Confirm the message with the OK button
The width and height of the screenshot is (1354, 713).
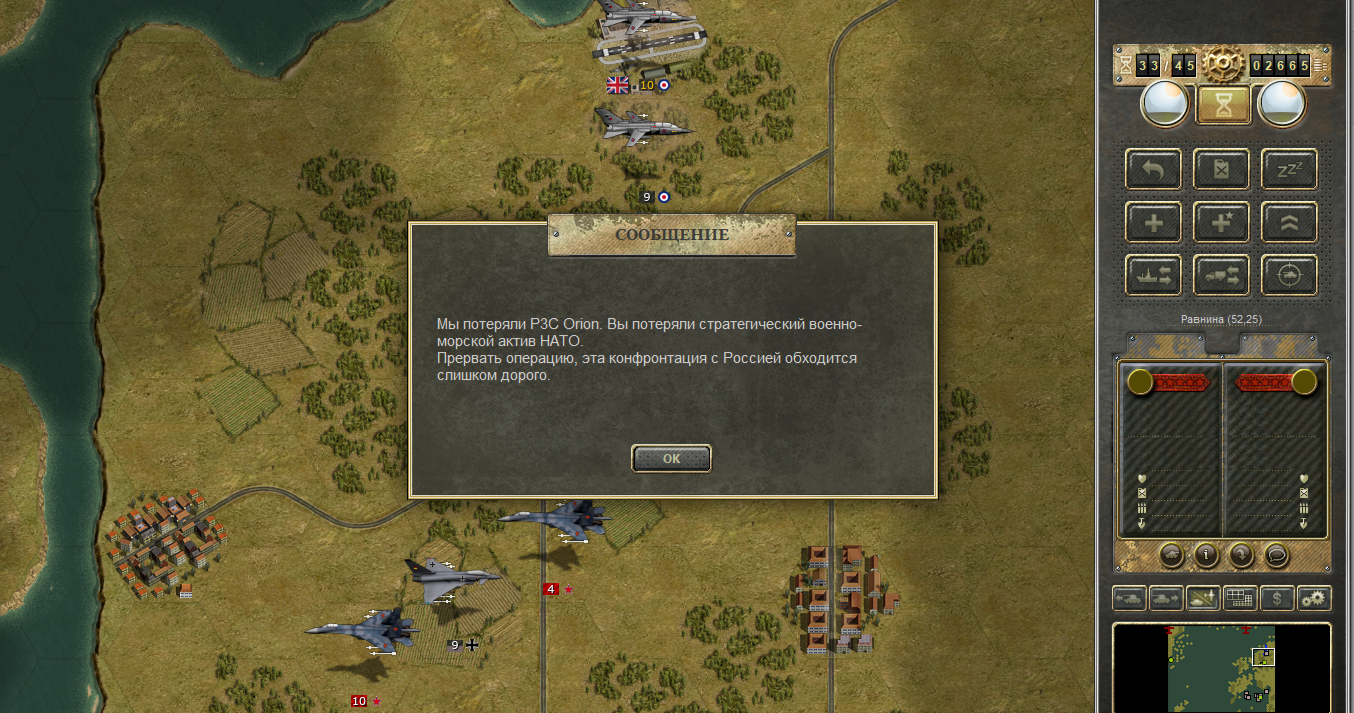point(671,458)
